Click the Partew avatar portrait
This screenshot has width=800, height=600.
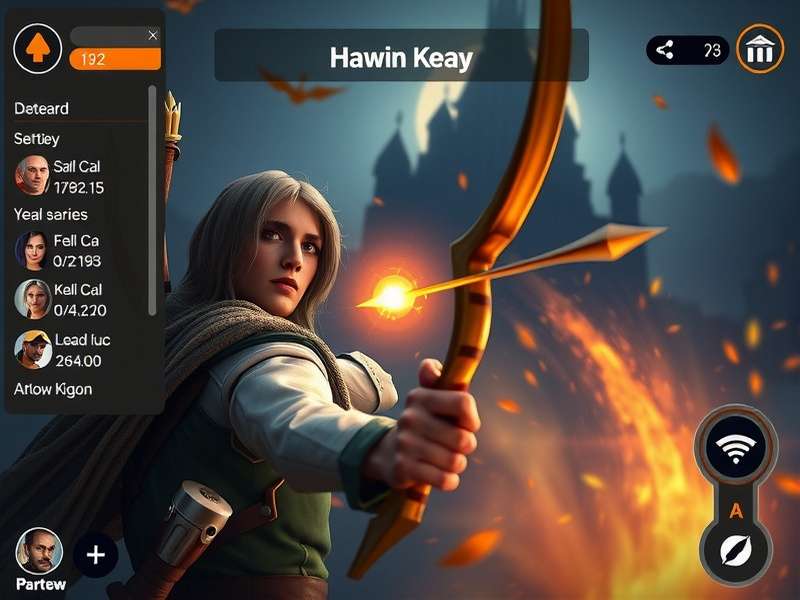pyautogui.click(x=39, y=551)
